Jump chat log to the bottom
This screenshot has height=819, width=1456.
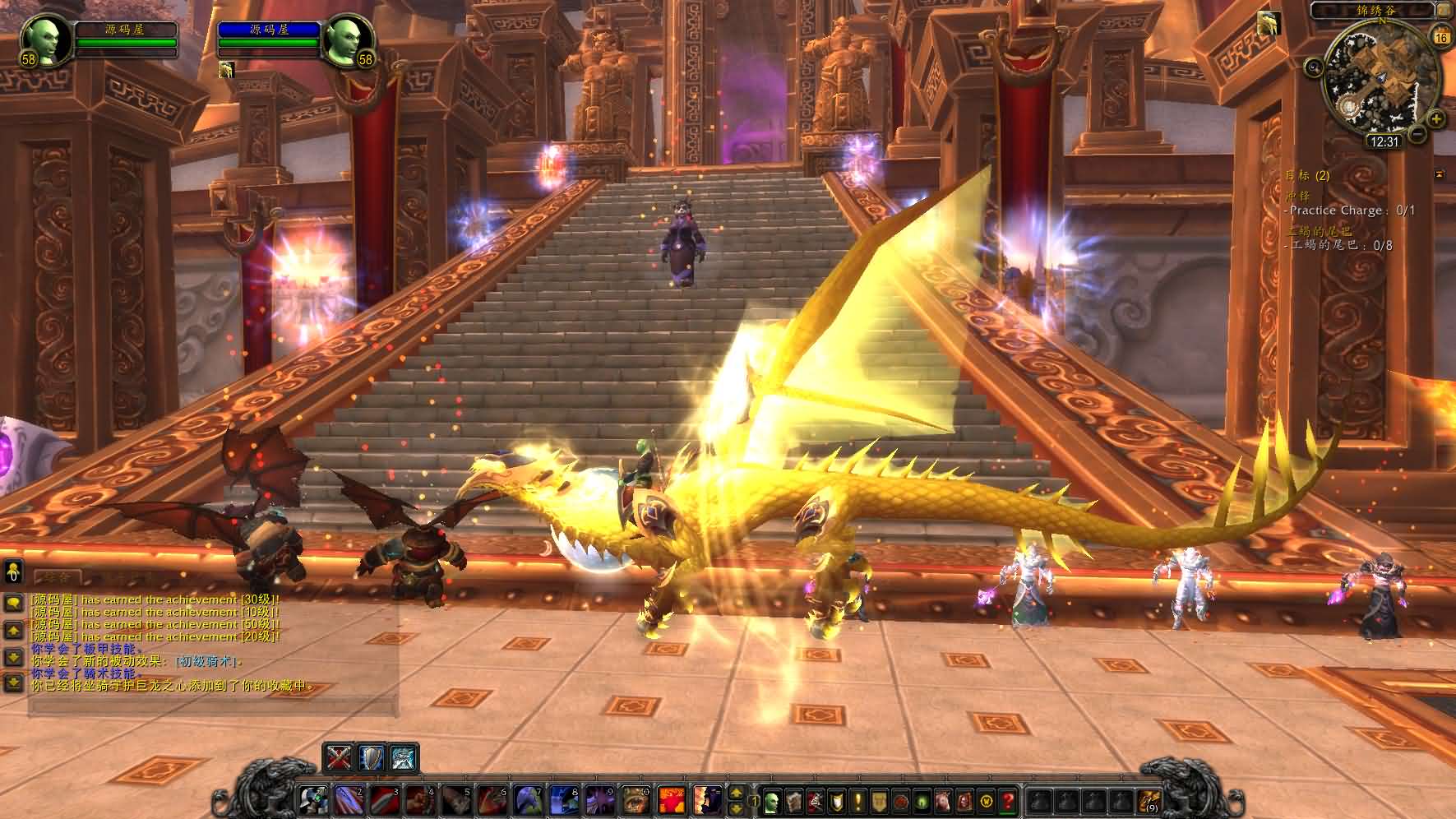pos(13,682)
